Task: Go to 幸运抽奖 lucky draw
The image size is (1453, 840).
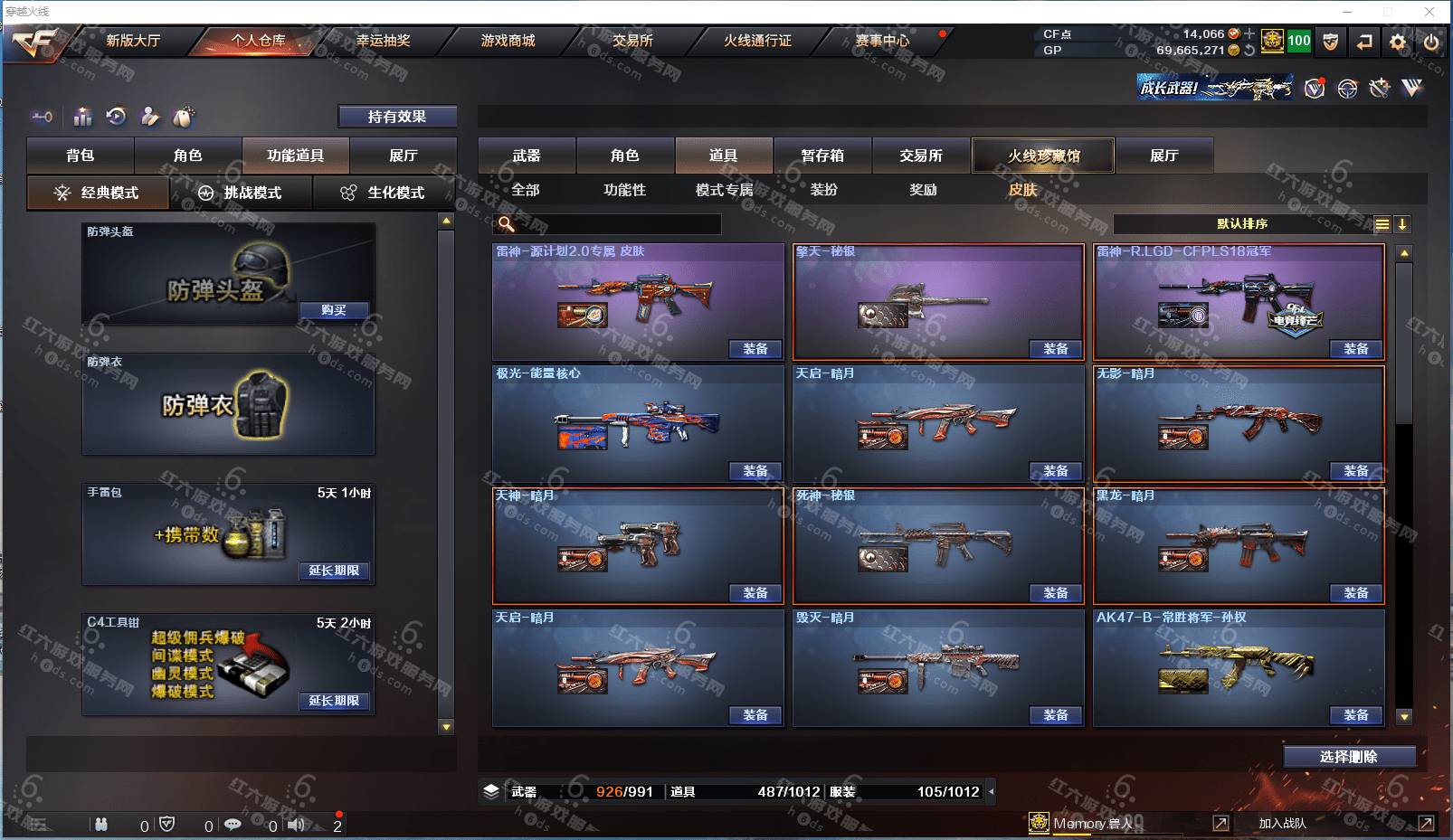Action: 383,41
